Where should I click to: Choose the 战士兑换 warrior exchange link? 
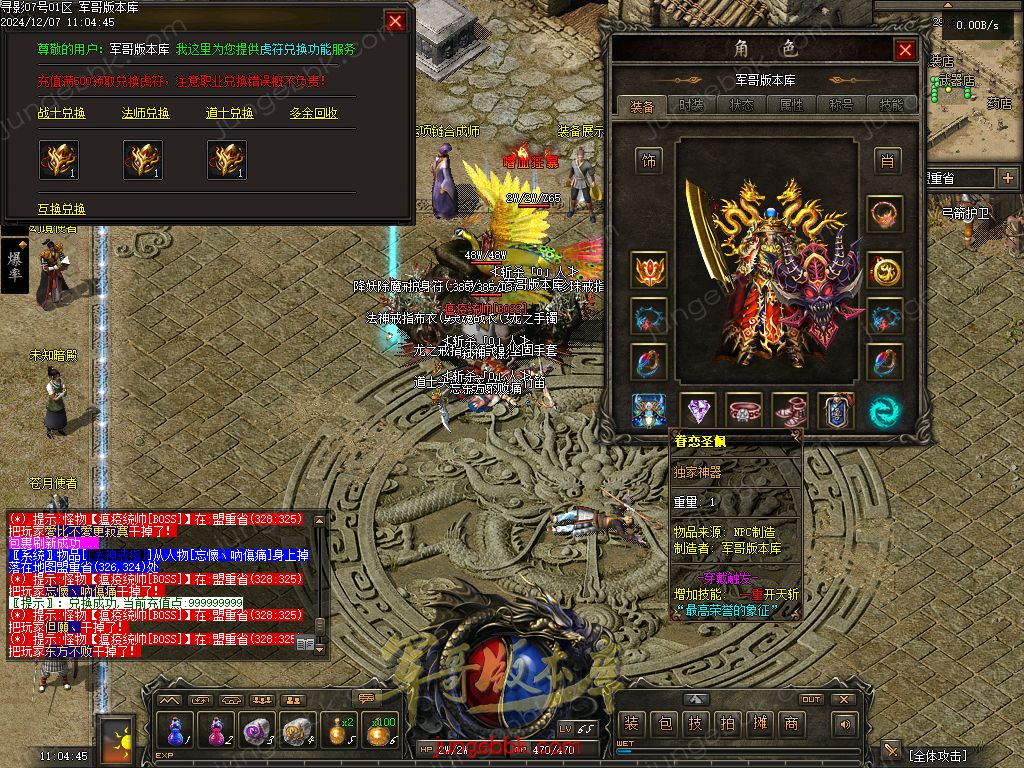[62, 114]
